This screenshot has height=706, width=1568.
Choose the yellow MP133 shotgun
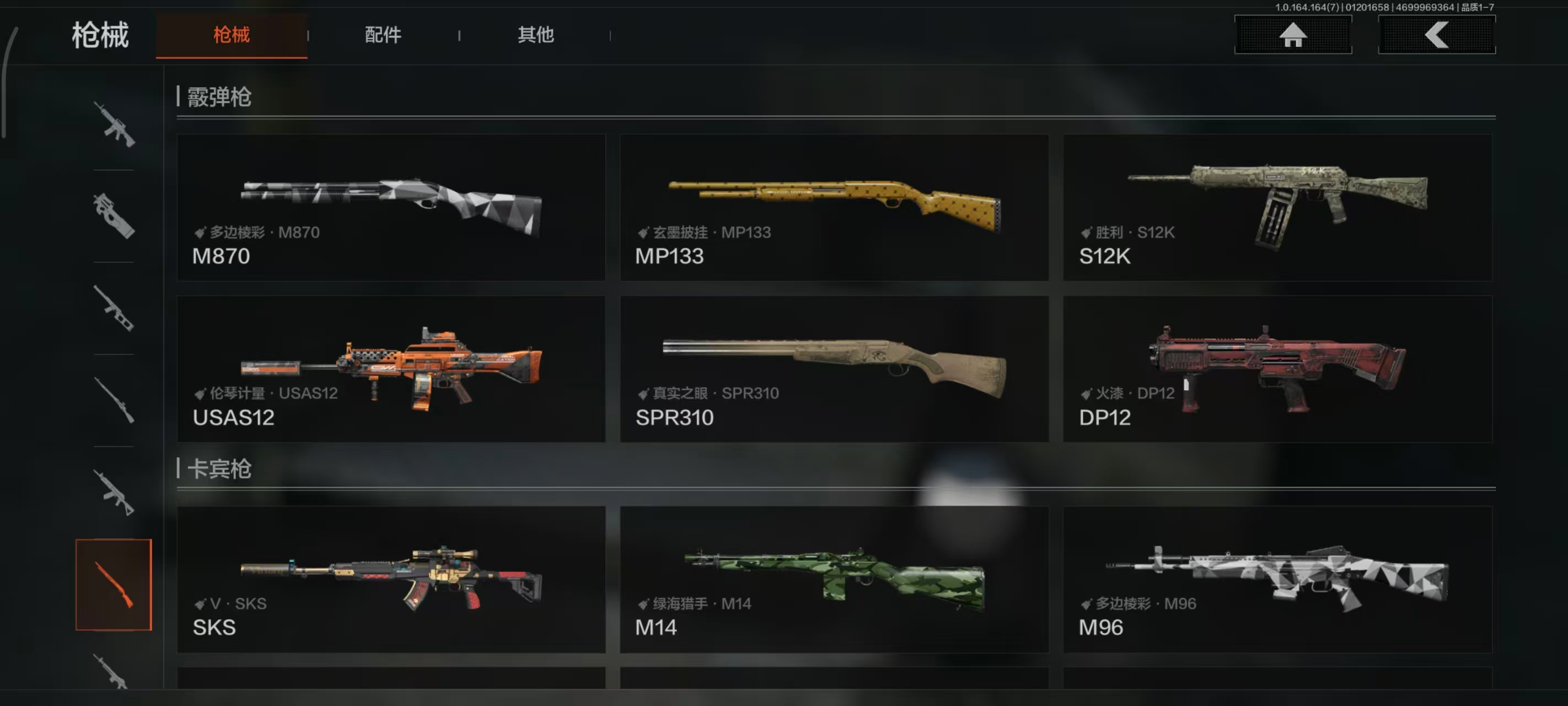834,207
